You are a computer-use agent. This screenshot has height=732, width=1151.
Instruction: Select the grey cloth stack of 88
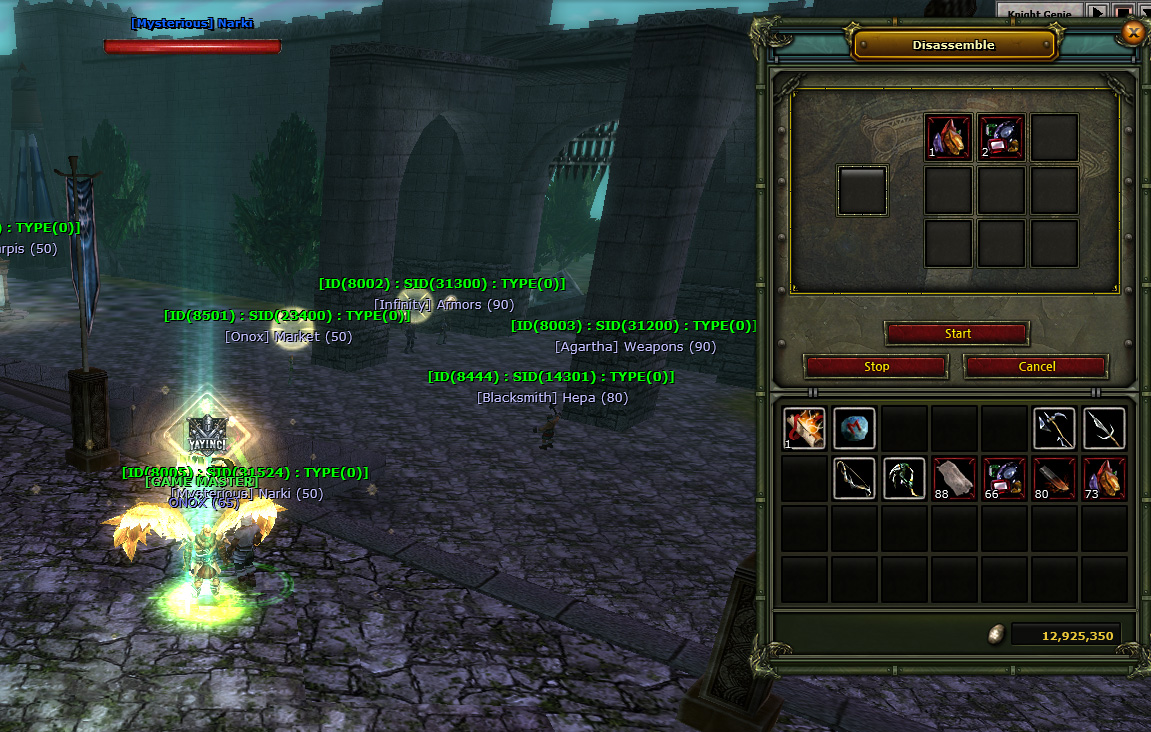[x=954, y=479]
